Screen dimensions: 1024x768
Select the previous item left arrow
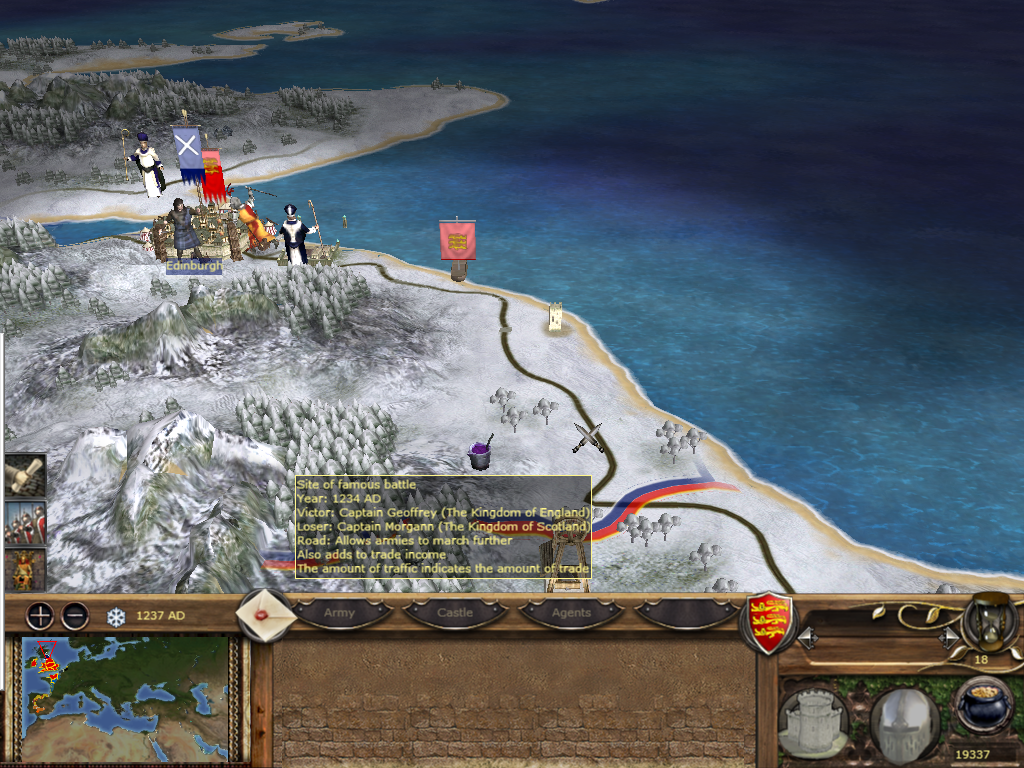tap(805, 636)
